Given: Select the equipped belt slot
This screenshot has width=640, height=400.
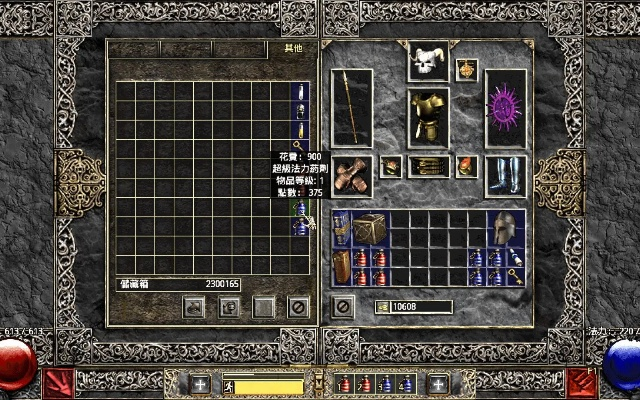Looking at the screenshot, I should [x=428, y=168].
